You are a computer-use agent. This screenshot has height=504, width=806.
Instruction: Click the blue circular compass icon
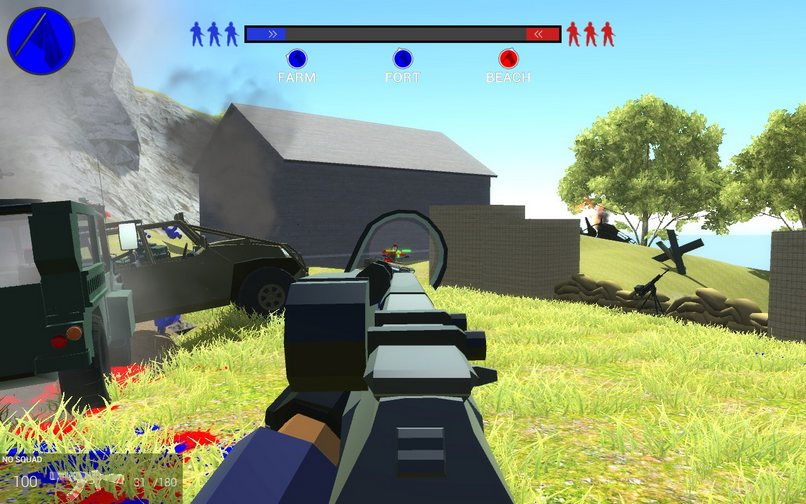click(41, 42)
